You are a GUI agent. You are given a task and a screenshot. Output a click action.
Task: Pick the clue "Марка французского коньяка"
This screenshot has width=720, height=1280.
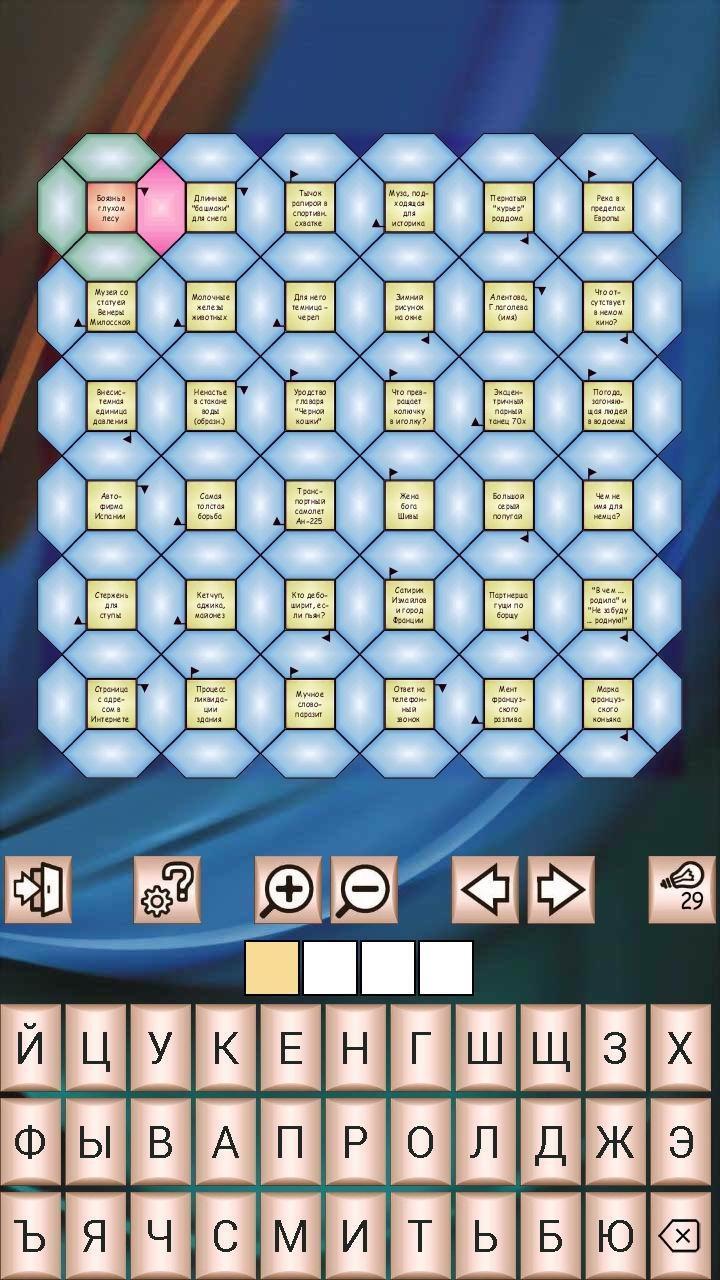click(x=607, y=704)
